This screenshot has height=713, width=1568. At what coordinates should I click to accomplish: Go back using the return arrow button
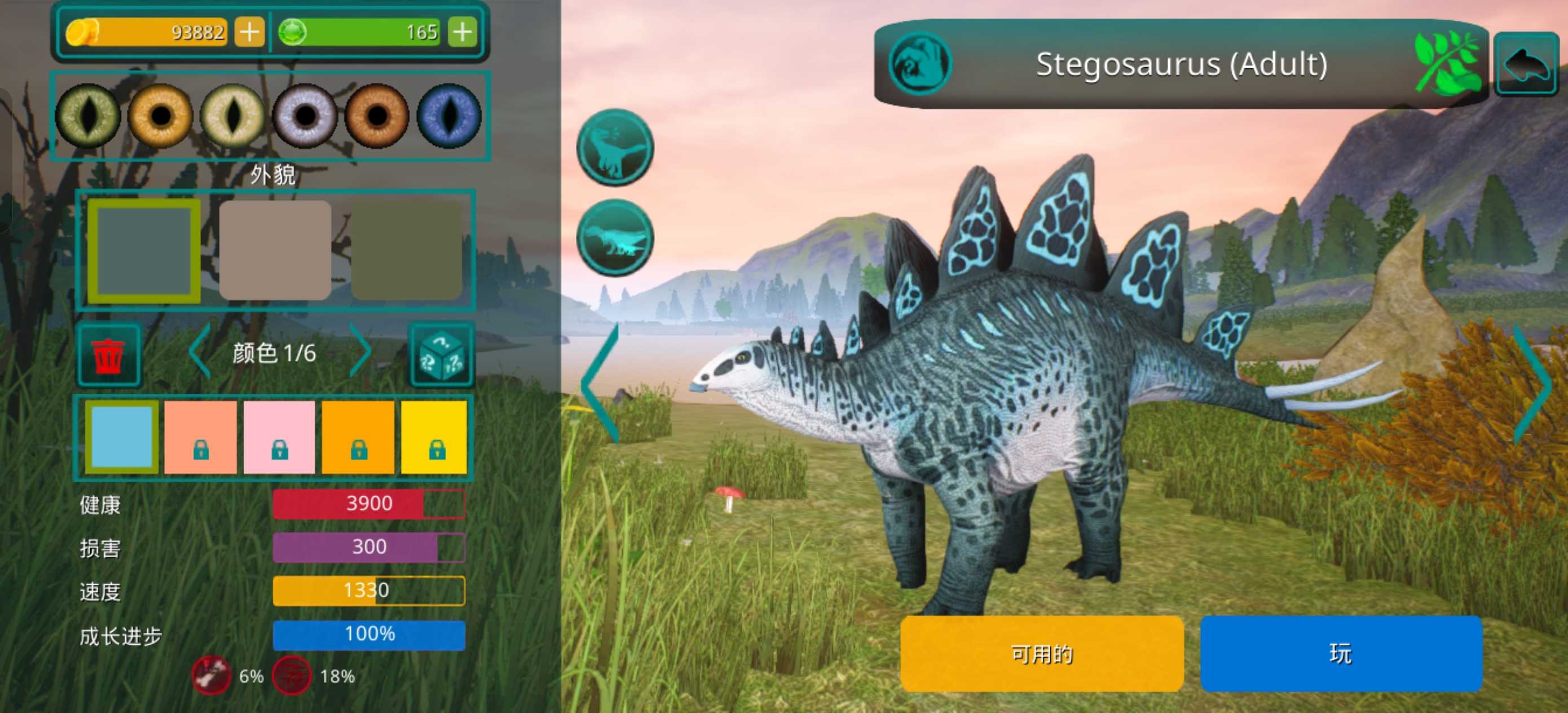[1527, 64]
